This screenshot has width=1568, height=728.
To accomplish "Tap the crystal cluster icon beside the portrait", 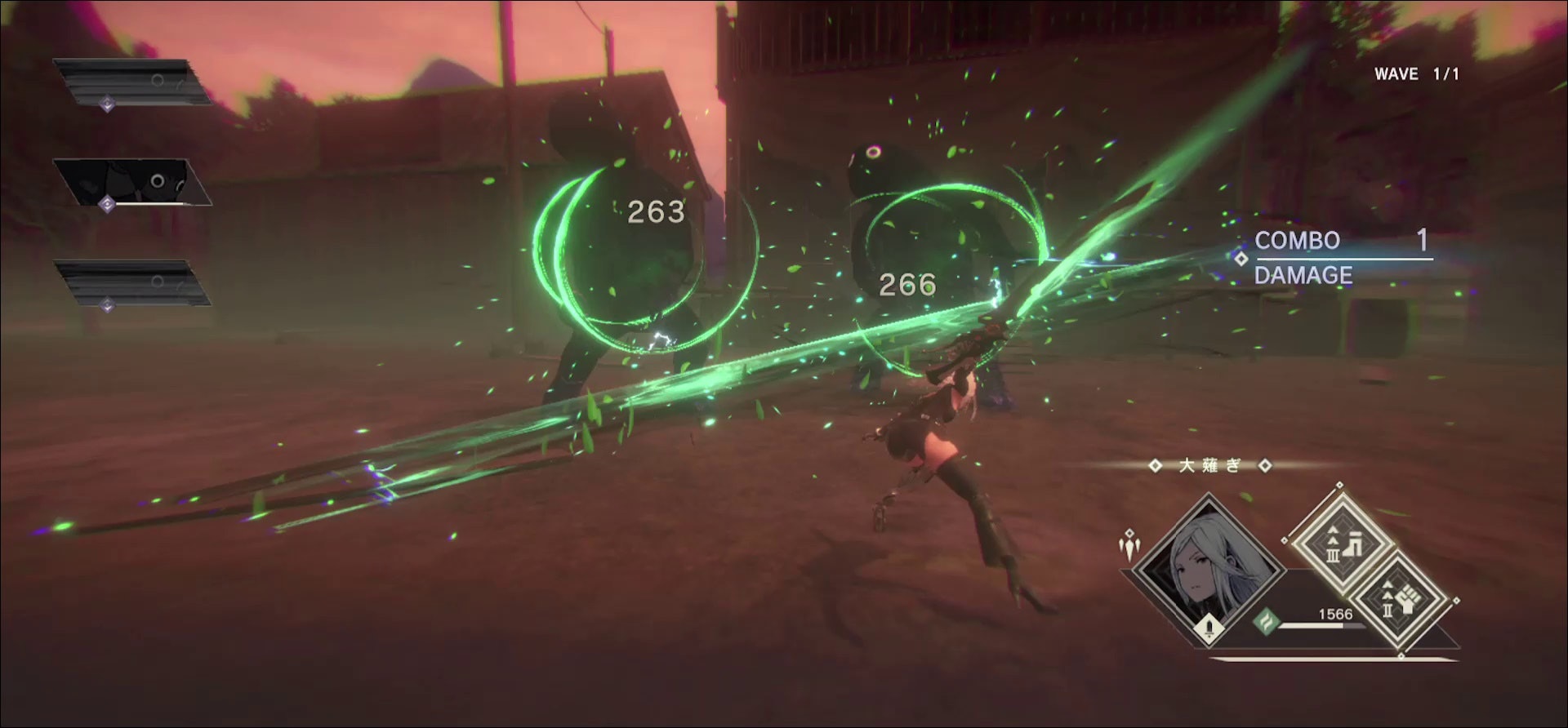I will coord(1130,544).
